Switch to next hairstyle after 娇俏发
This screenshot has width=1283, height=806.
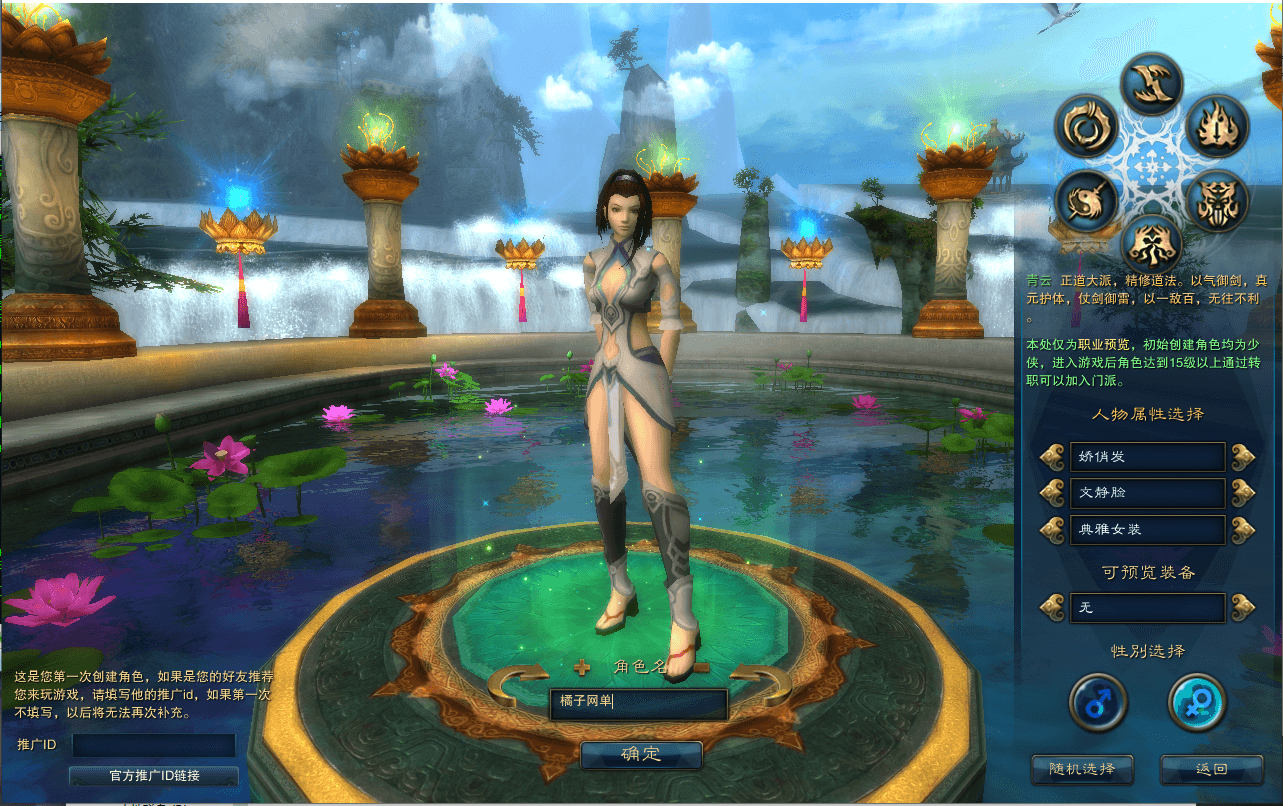(x=1243, y=457)
